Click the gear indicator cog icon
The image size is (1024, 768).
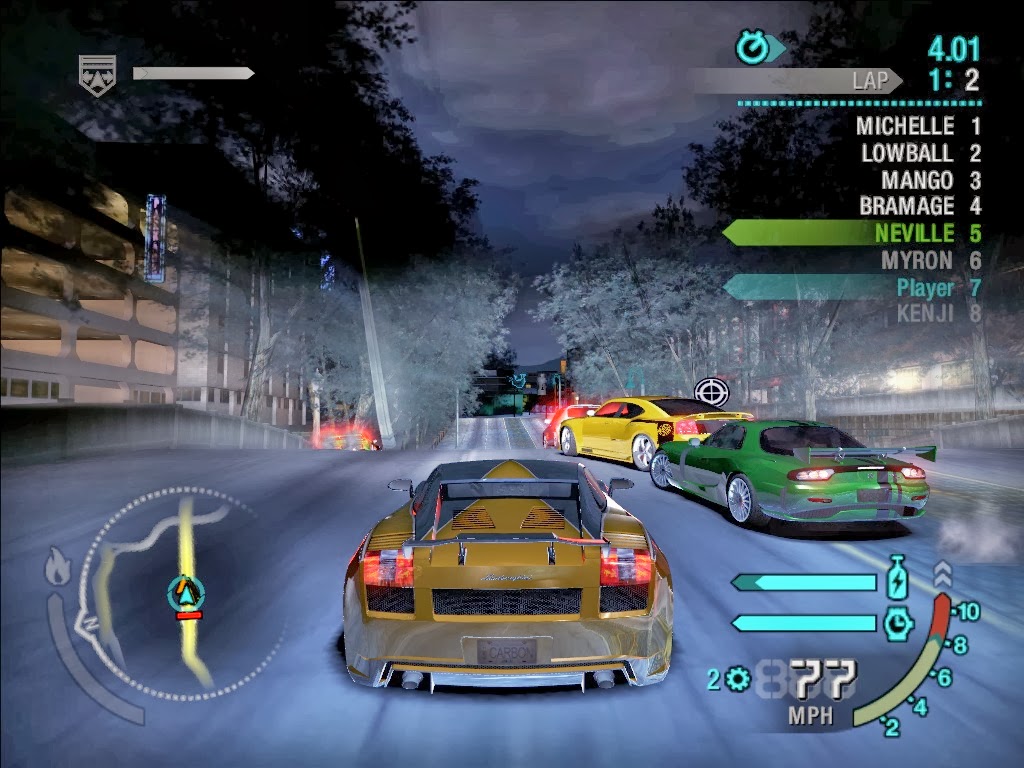(x=738, y=681)
